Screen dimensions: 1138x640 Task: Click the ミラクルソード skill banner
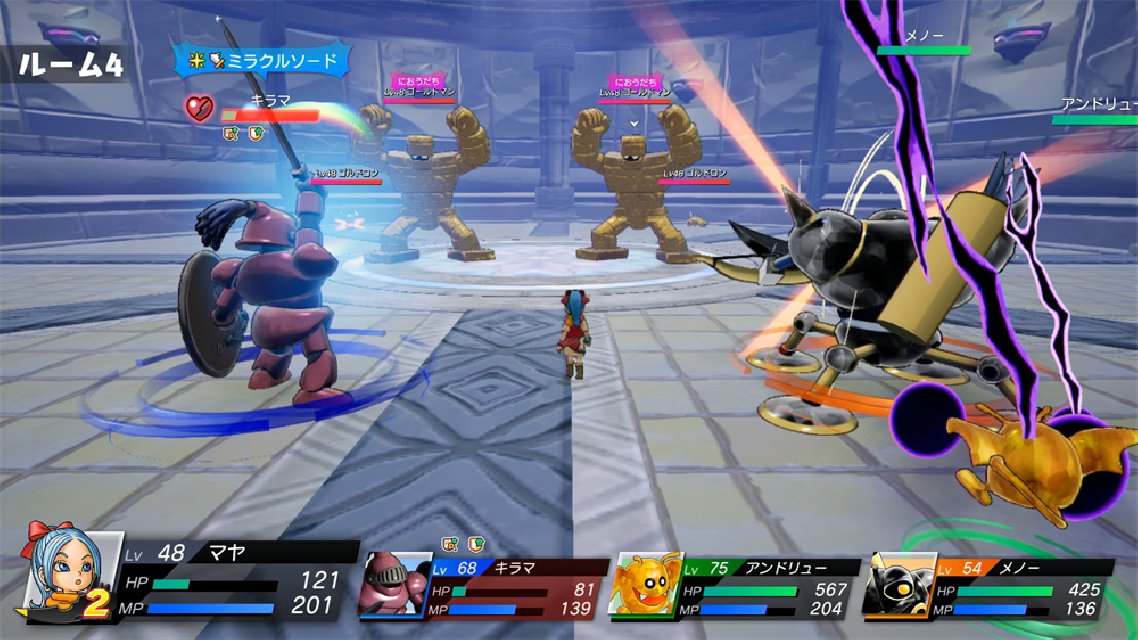coord(264,61)
